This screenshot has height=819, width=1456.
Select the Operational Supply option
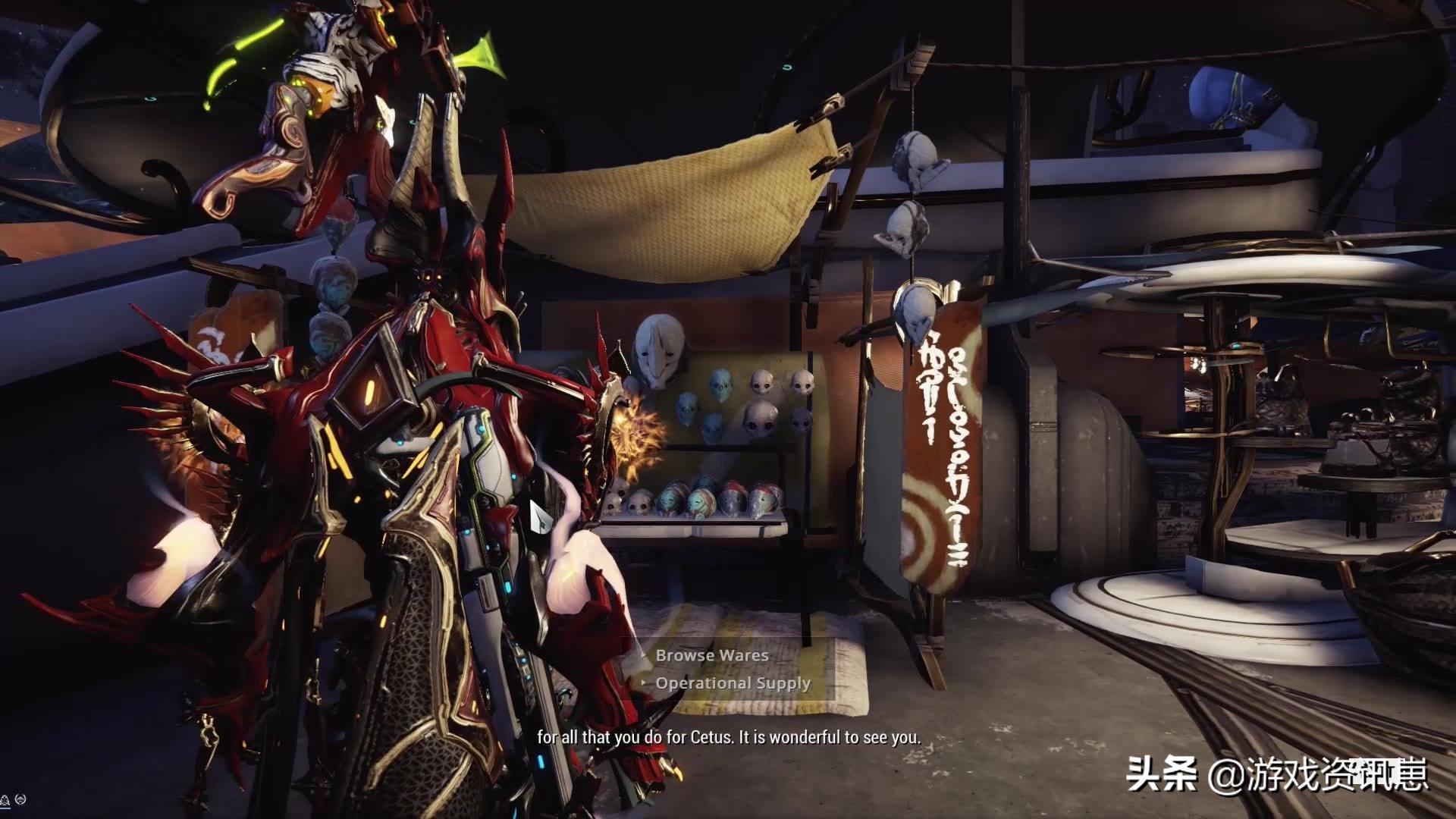tap(733, 683)
